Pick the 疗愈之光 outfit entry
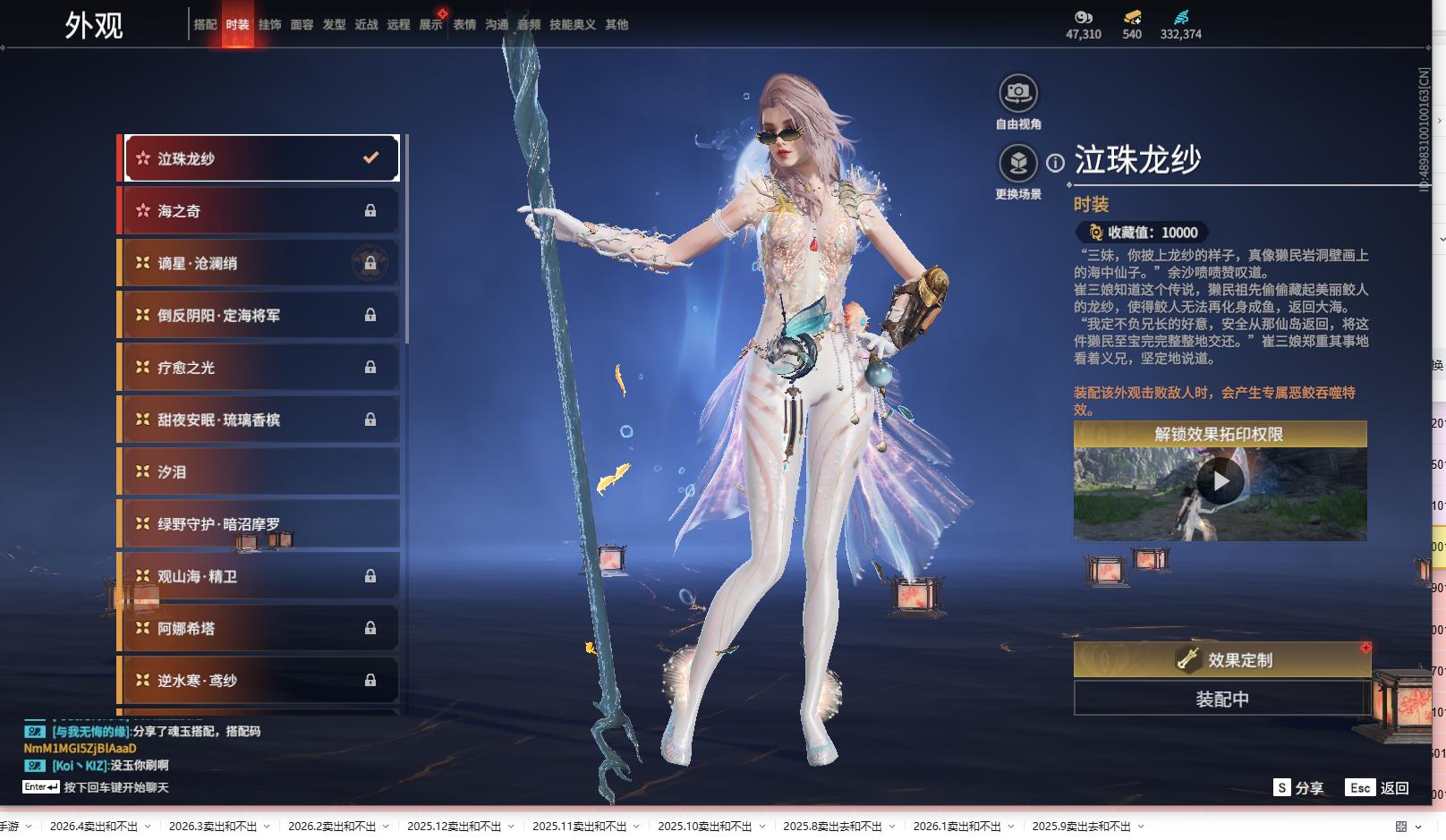 (x=259, y=368)
